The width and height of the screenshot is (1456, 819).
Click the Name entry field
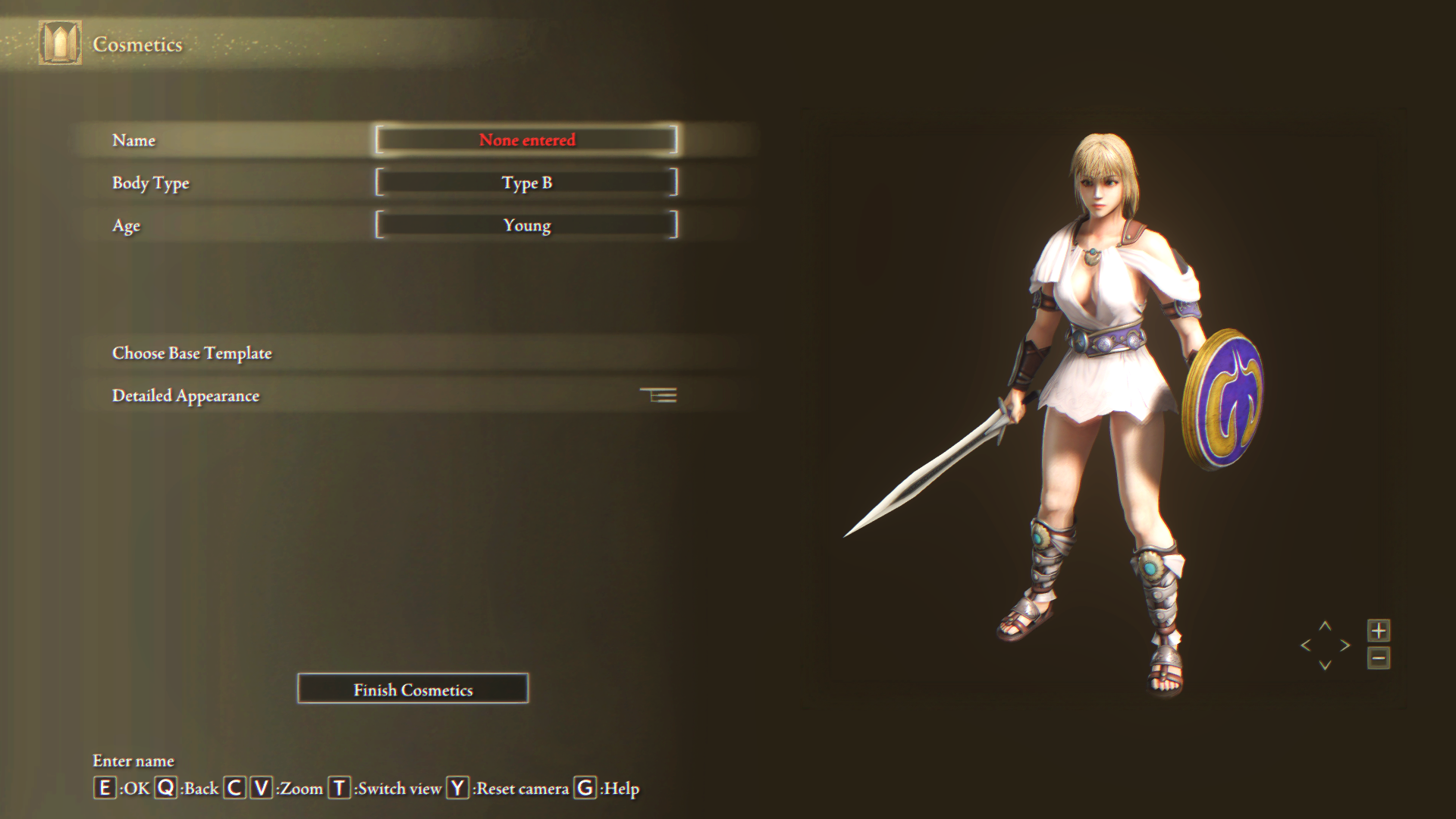pyautogui.click(x=526, y=140)
